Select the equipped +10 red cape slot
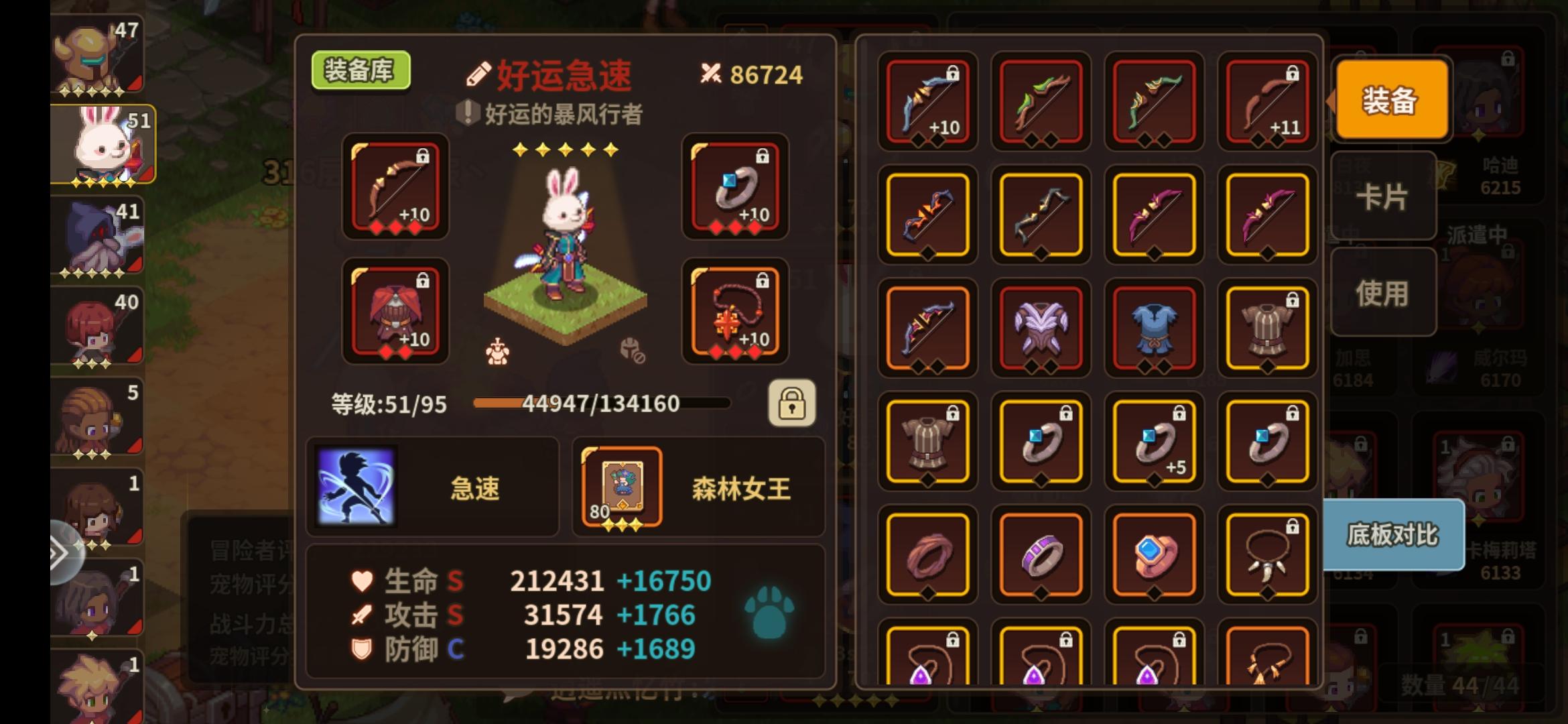The image size is (1568, 724). 394,312
